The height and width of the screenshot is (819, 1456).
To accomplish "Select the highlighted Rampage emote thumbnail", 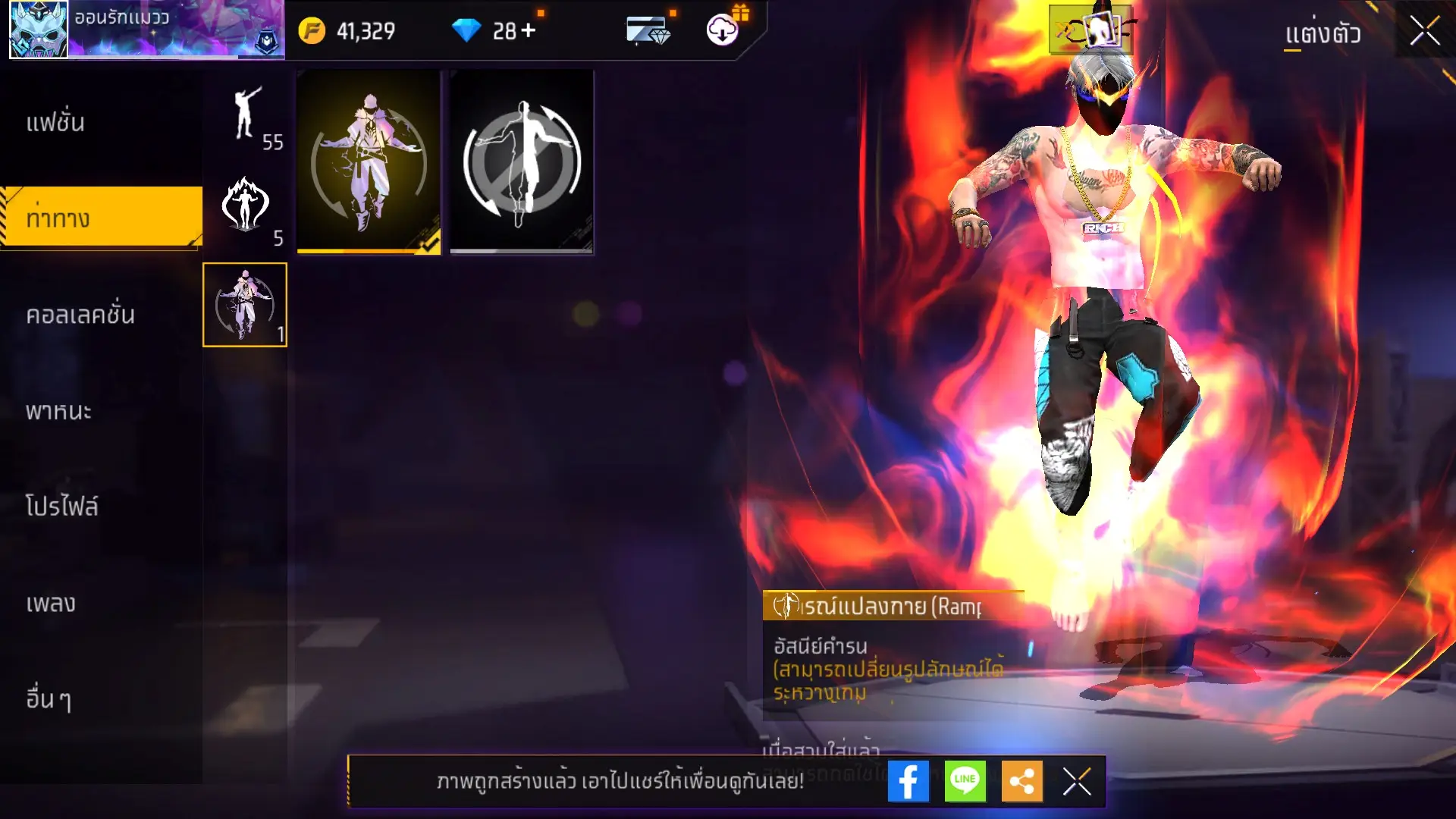I will tap(368, 162).
